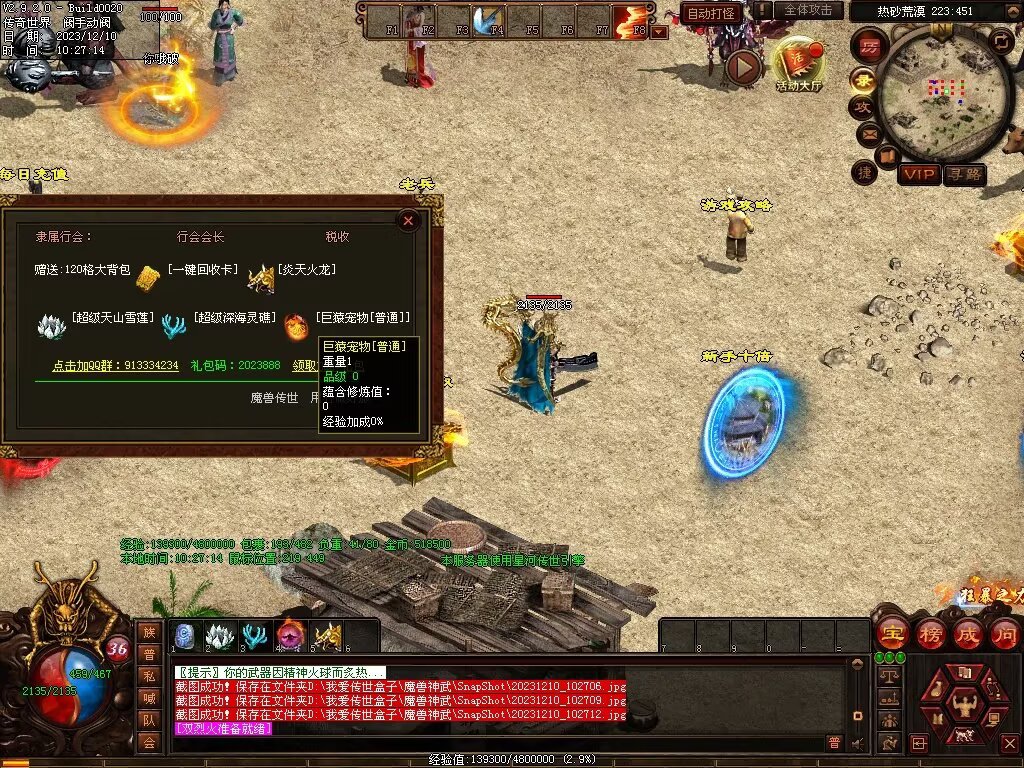Open the 榜 rankings button
Screen dimensions: 1024x768
tap(929, 633)
